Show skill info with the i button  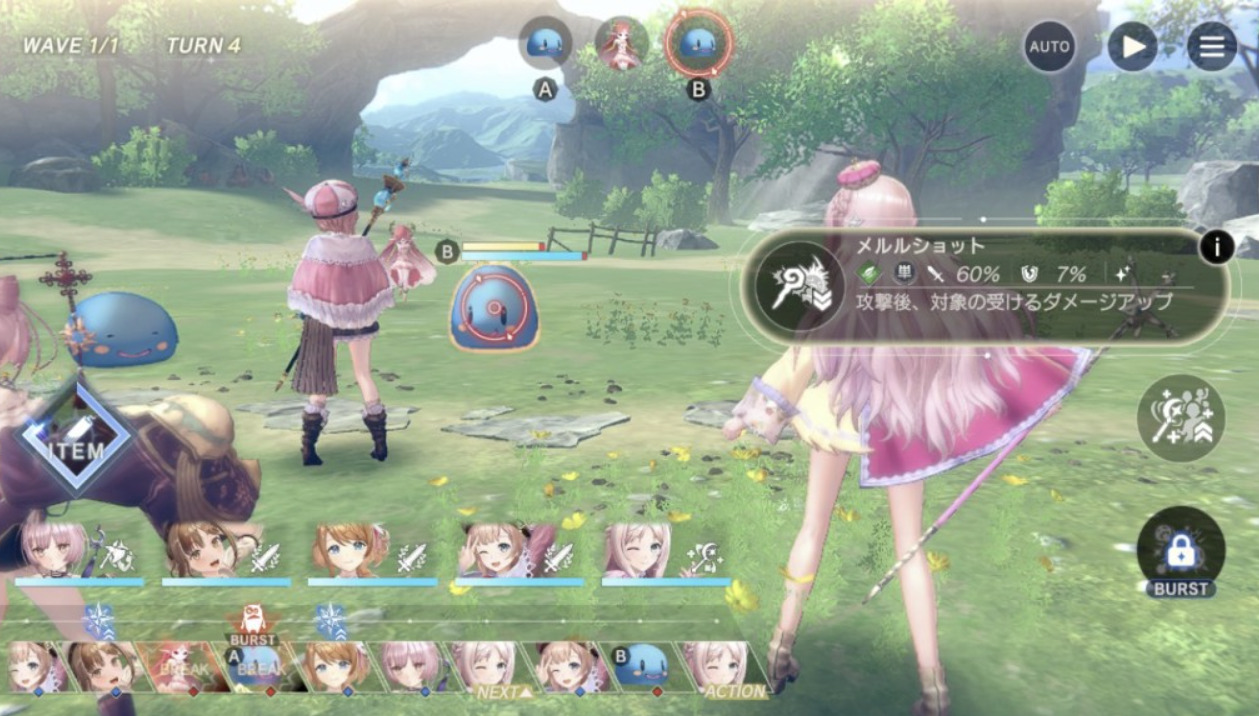tap(1216, 245)
